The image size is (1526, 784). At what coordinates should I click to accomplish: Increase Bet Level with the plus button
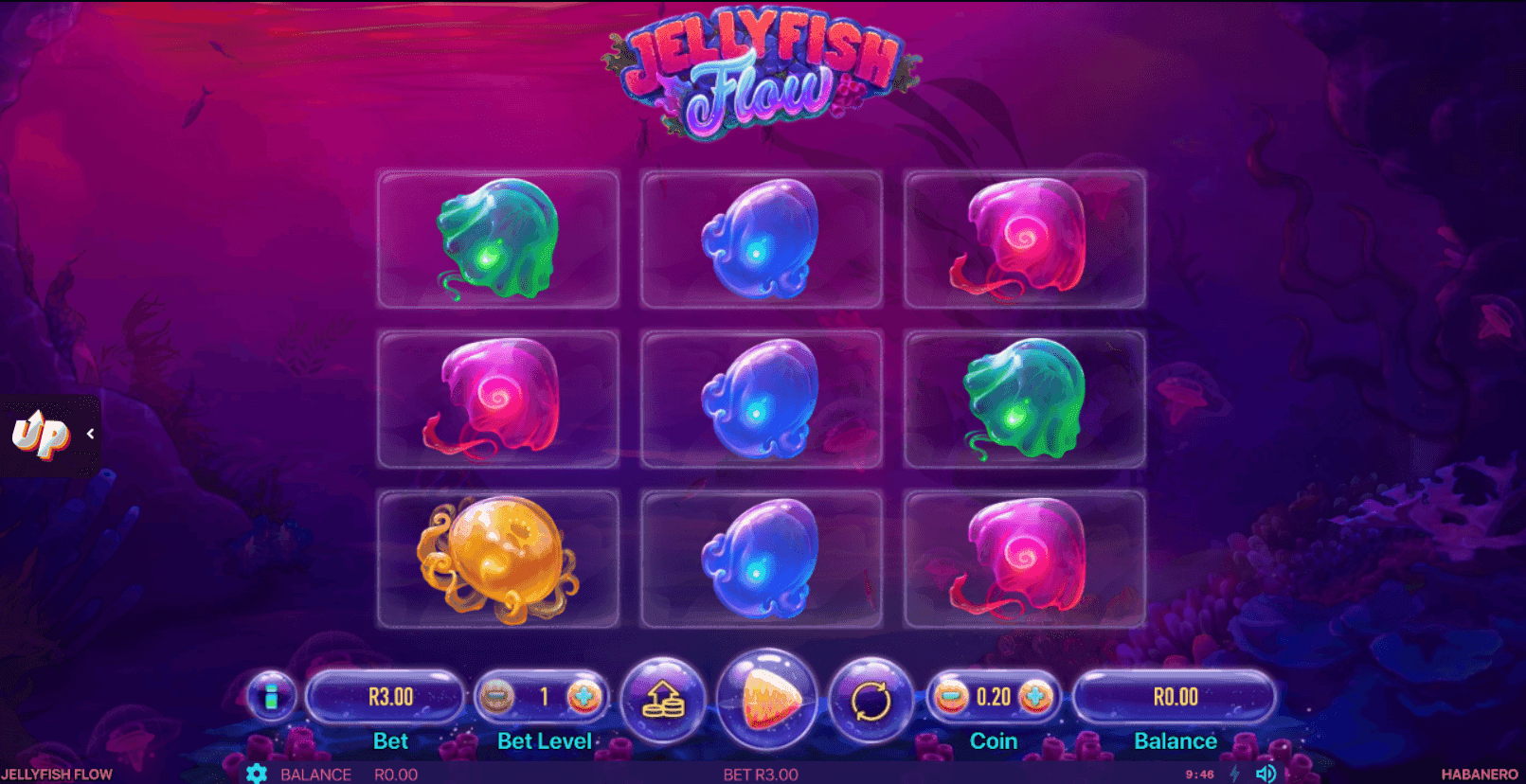(584, 697)
